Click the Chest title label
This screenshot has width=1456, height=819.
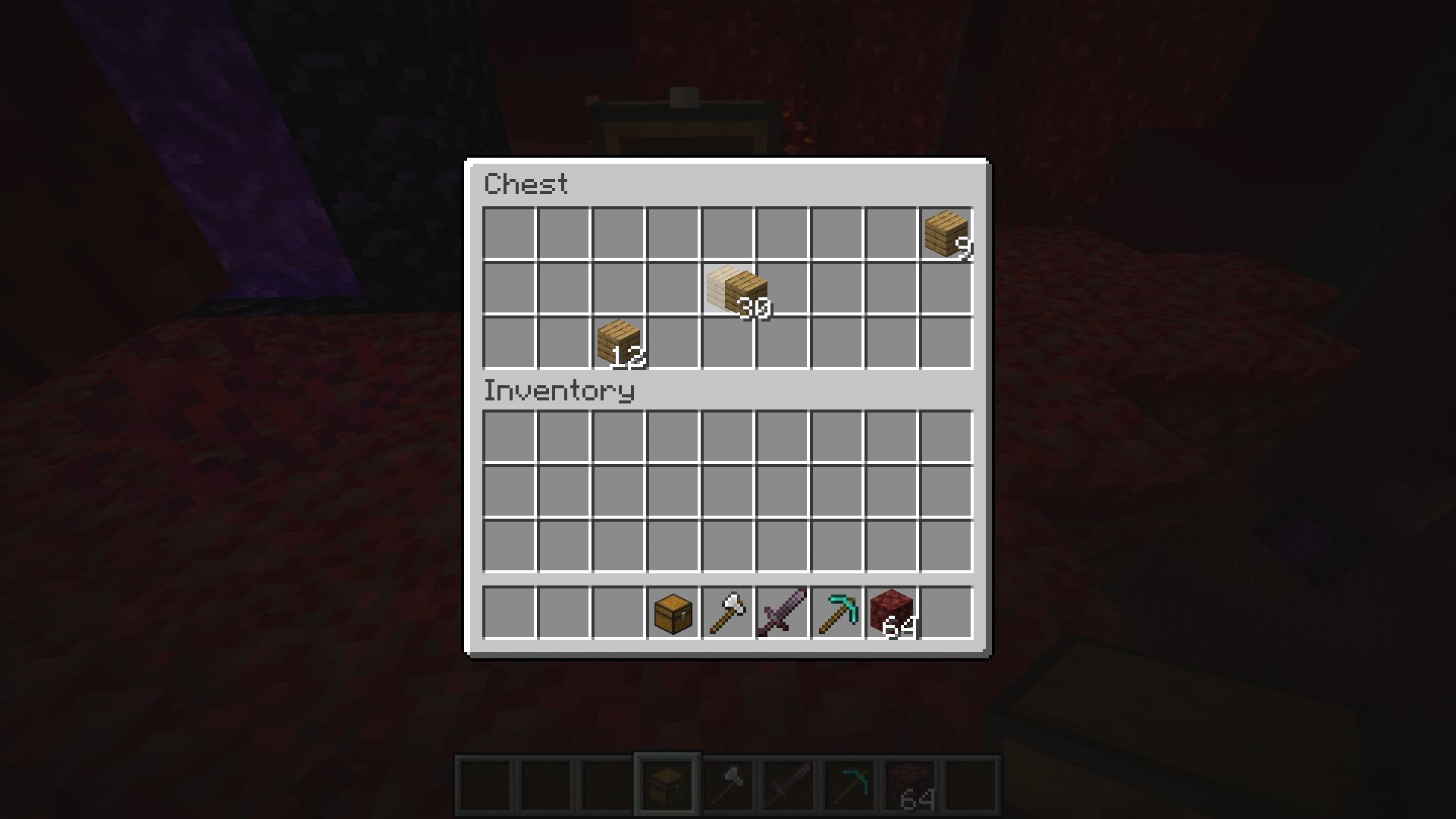pyautogui.click(x=527, y=184)
